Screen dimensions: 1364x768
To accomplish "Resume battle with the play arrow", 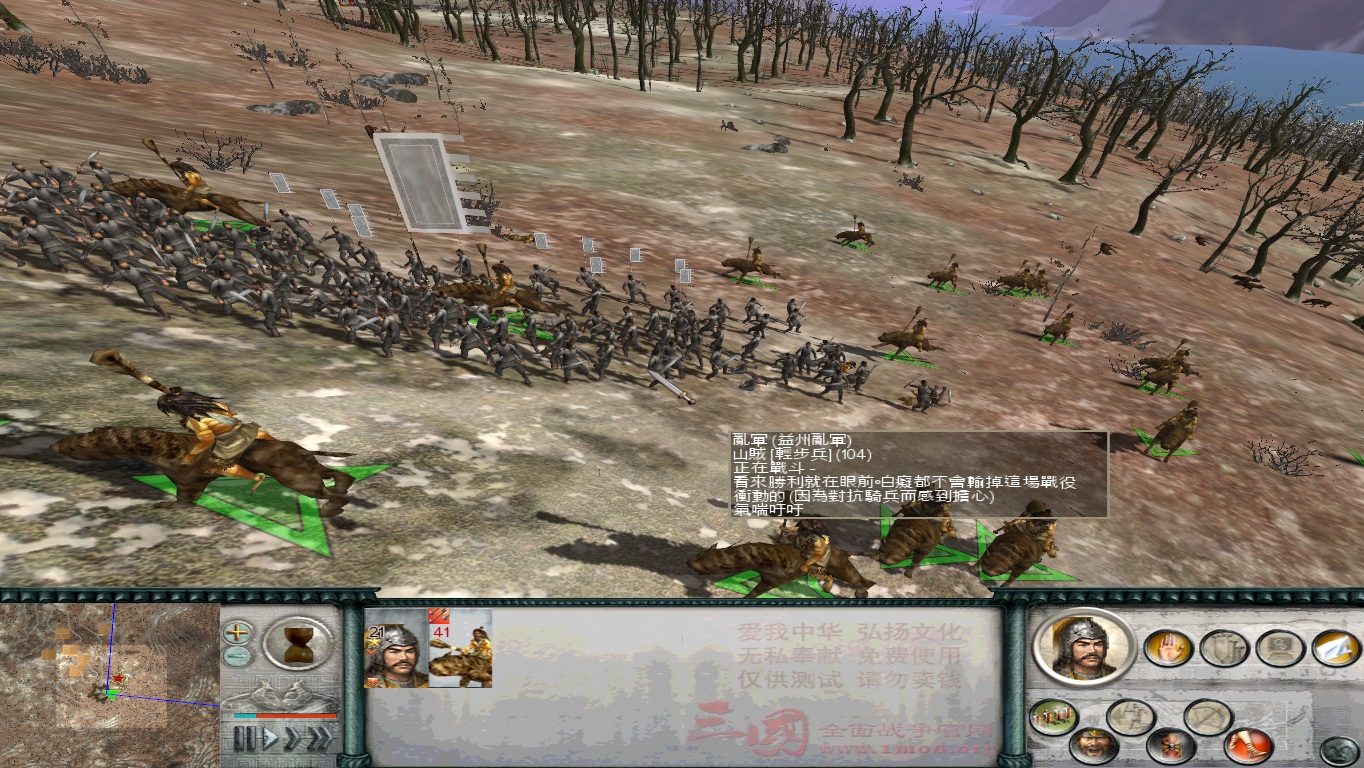I will coord(270,737).
